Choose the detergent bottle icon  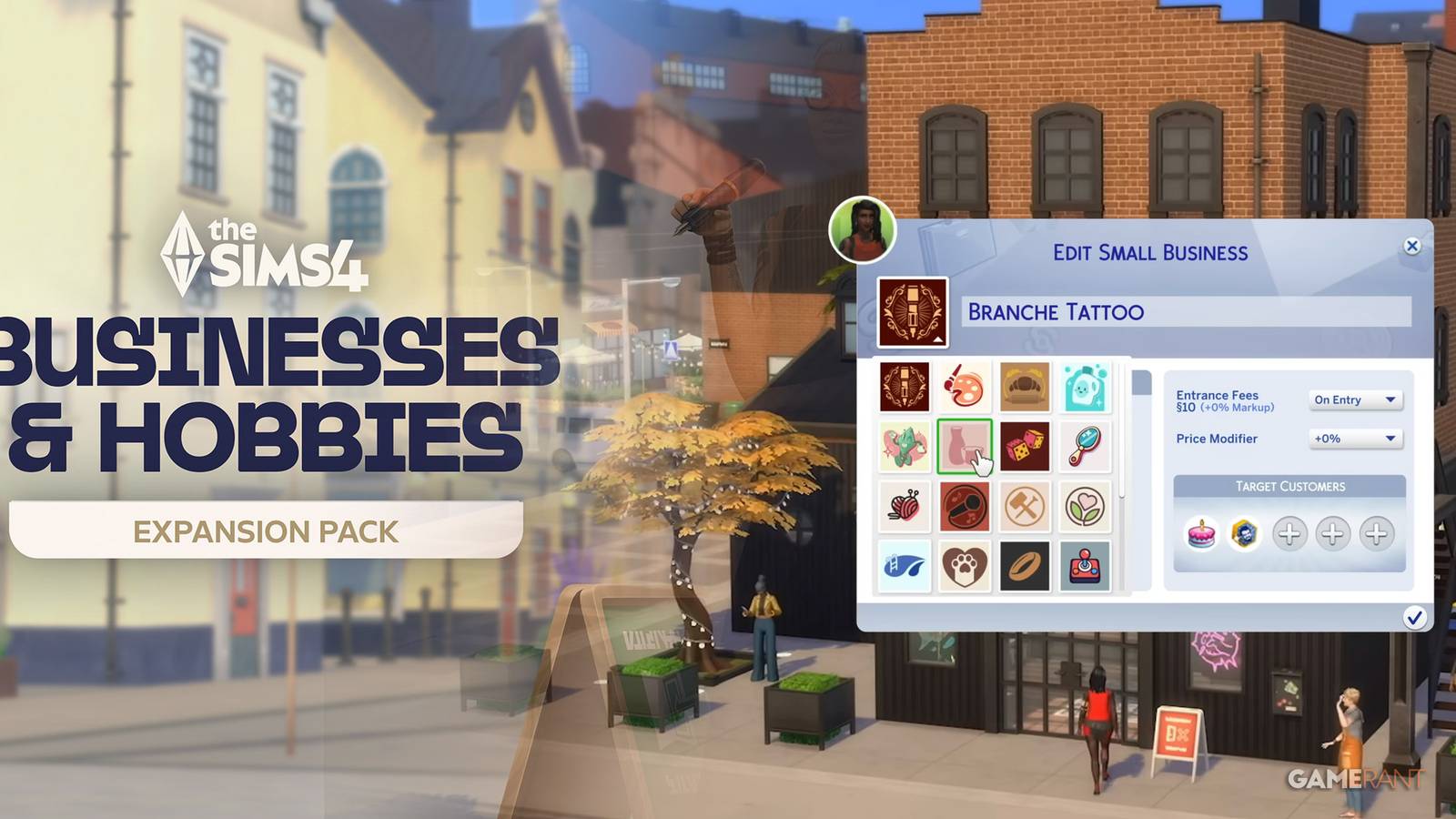[x=1086, y=386]
